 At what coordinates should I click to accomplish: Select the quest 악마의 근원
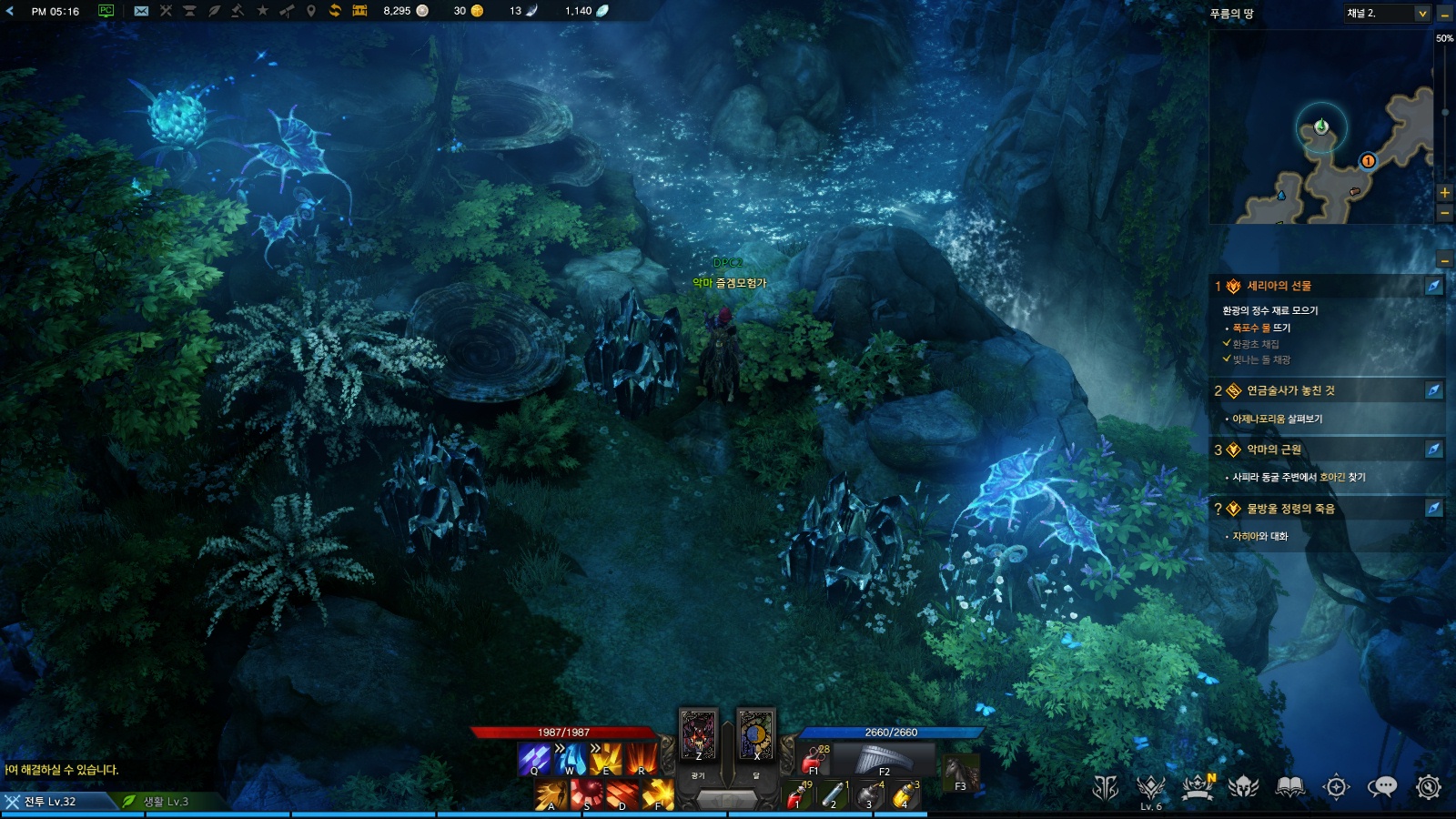pyautogui.click(x=1273, y=450)
